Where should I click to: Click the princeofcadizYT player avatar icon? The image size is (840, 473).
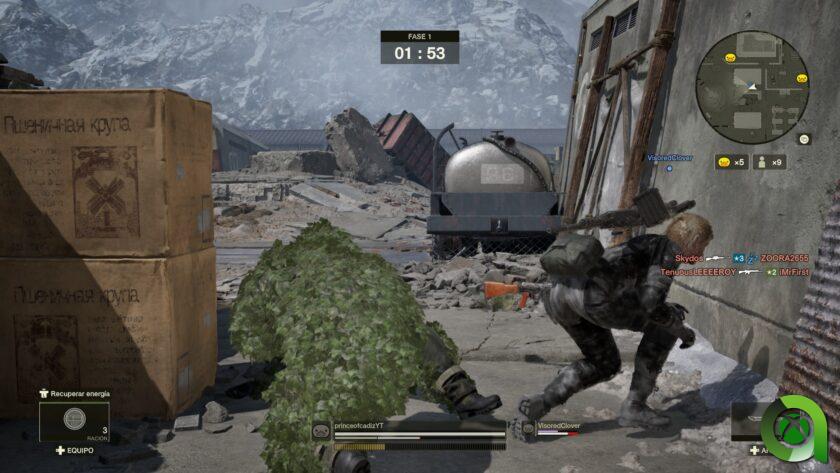click(322, 430)
